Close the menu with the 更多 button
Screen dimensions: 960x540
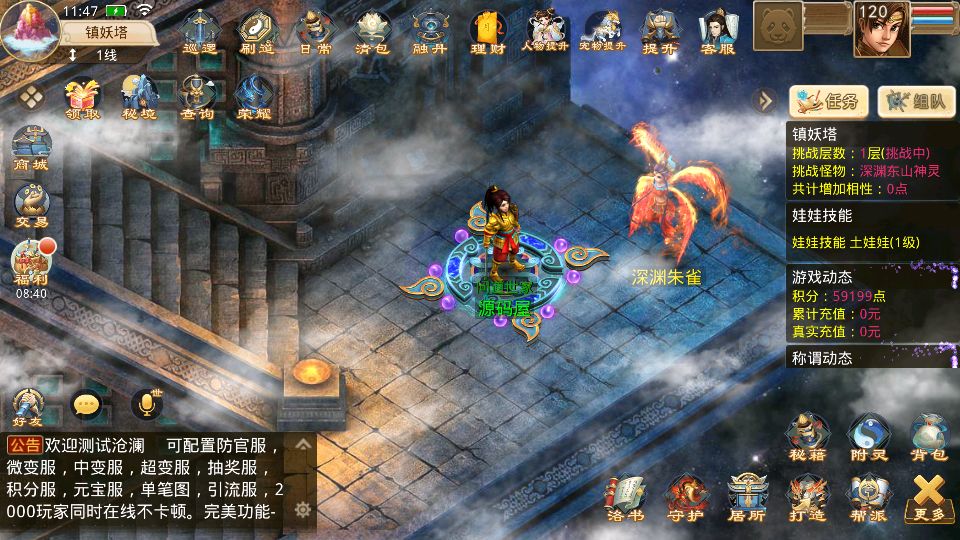(929, 497)
